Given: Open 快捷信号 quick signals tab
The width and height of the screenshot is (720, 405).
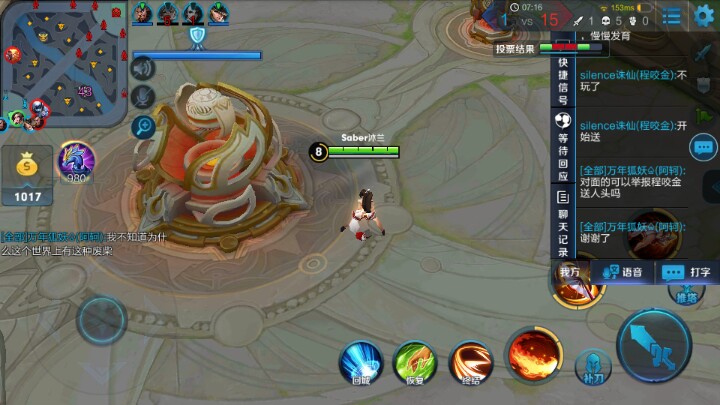Looking at the screenshot, I should coord(562,81).
